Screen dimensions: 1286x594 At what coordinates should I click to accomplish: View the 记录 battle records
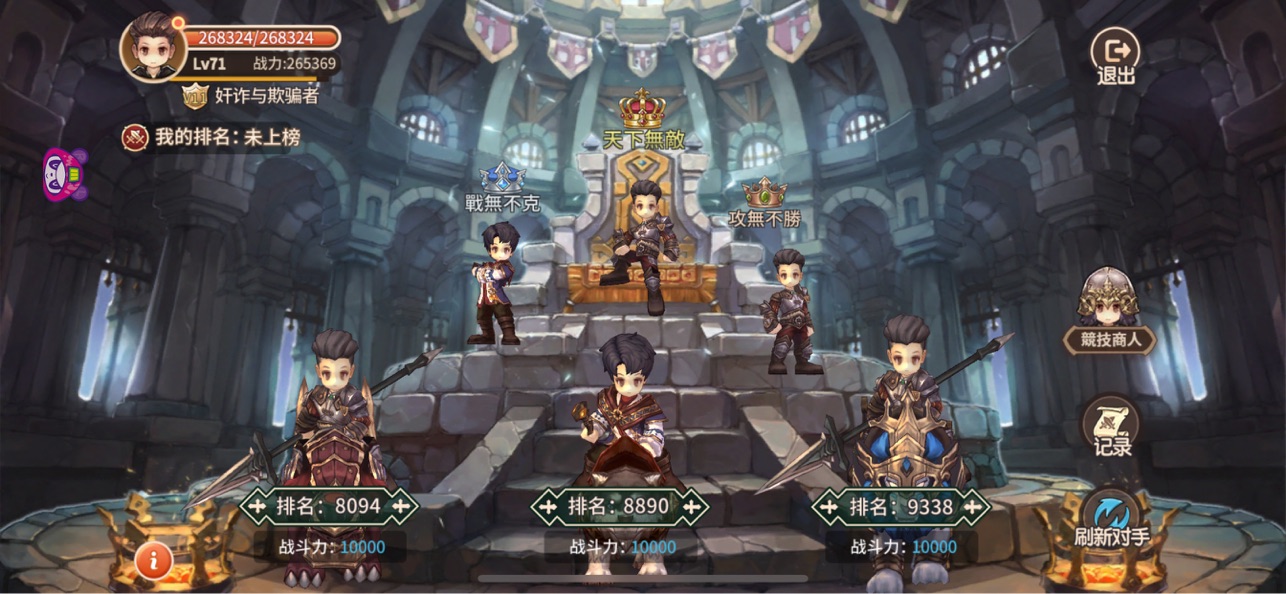[1110, 428]
